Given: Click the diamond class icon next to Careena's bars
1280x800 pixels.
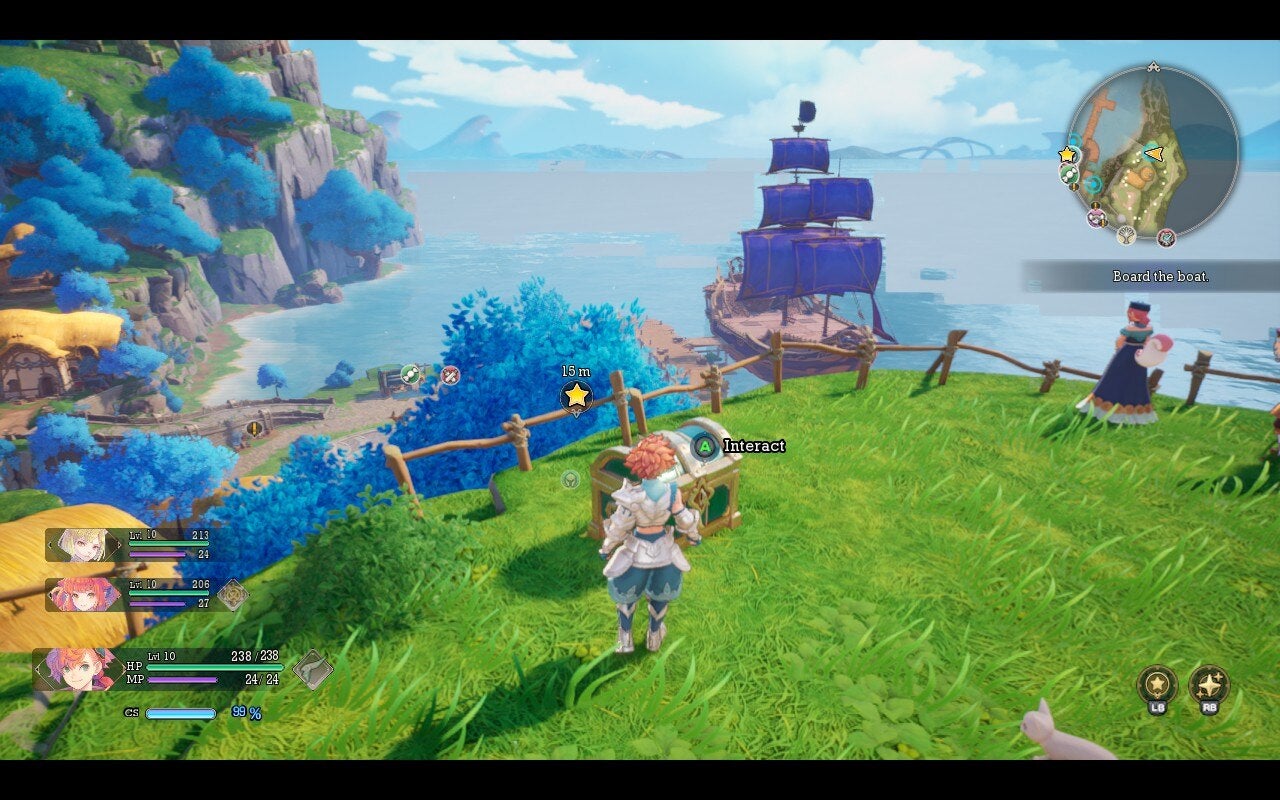Looking at the screenshot, I should [234, 595].
